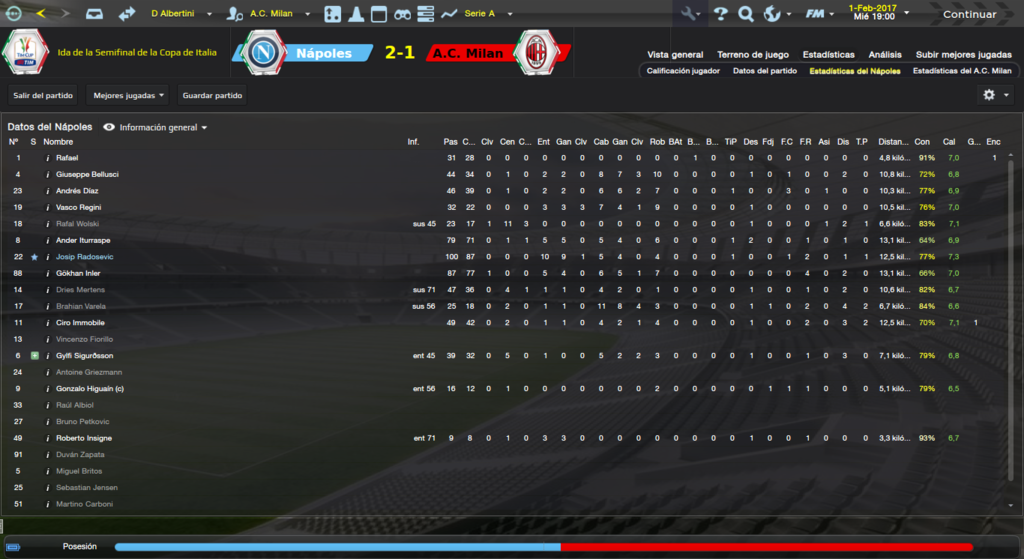This screenshot has height=559, width=1024.
Task: Open the gear settings dropdown
Action: [994, 95]
